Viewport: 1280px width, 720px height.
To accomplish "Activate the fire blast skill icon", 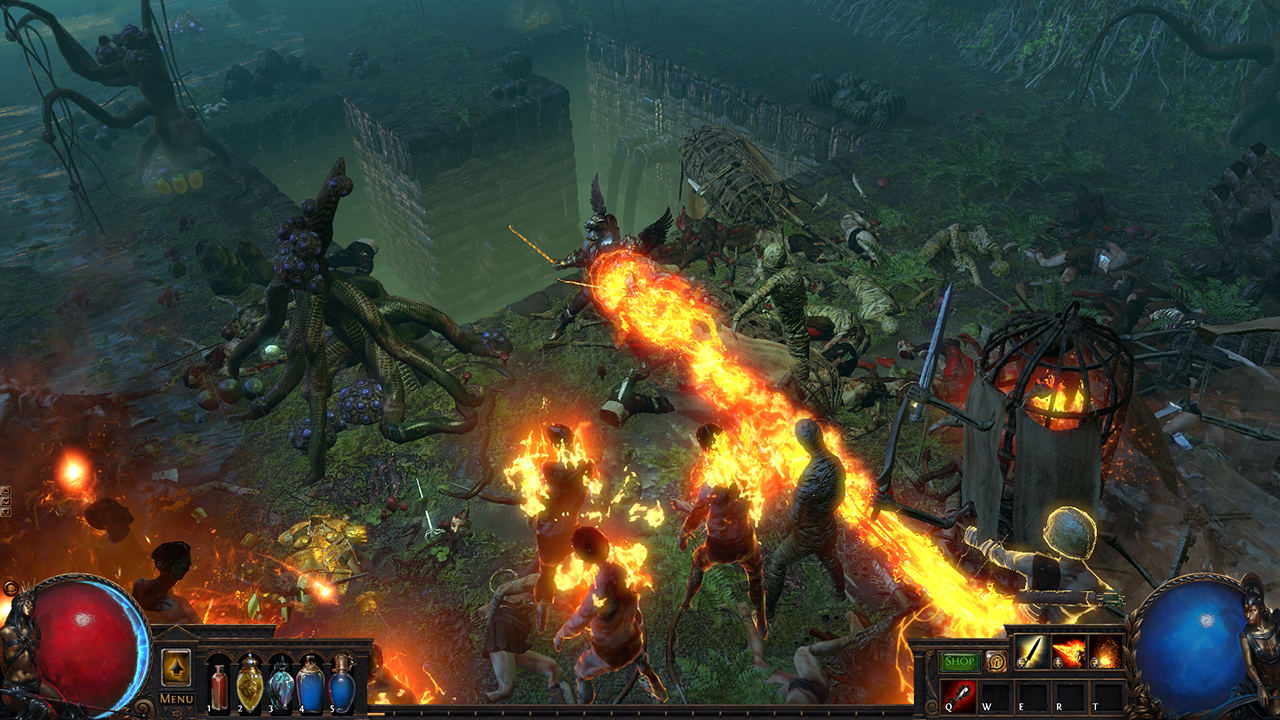I will tap(1069, 652).
